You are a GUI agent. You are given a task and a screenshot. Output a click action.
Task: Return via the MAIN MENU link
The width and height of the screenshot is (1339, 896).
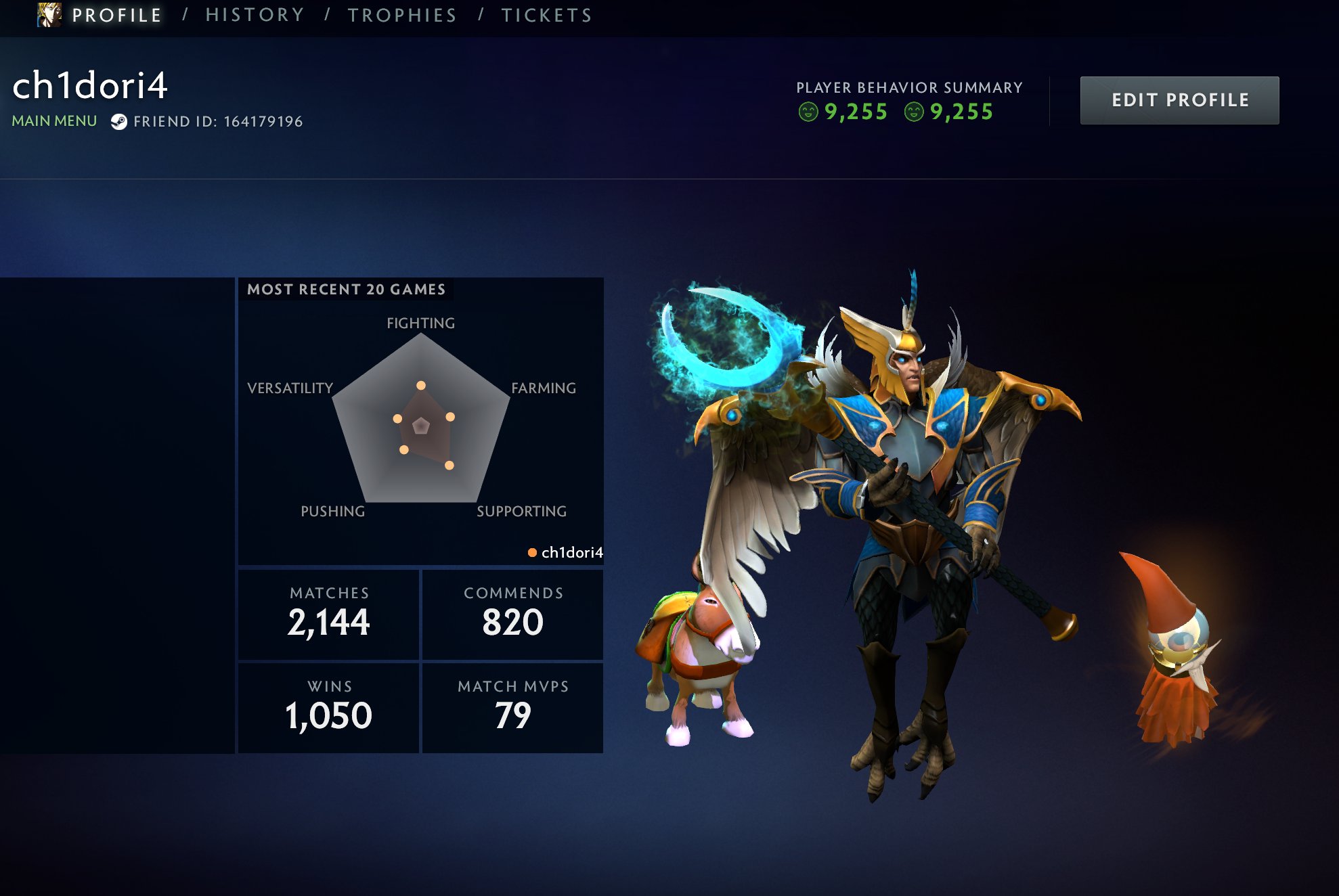coord(53,120)
